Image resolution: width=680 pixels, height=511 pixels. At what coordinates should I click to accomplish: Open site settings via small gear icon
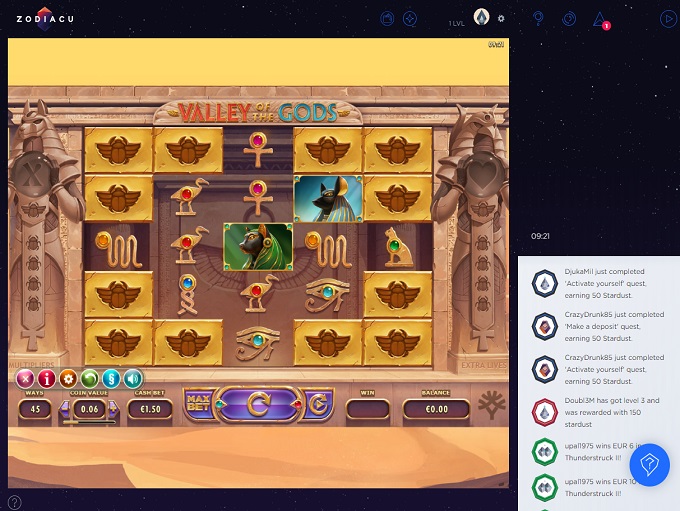tap(501, 18)
